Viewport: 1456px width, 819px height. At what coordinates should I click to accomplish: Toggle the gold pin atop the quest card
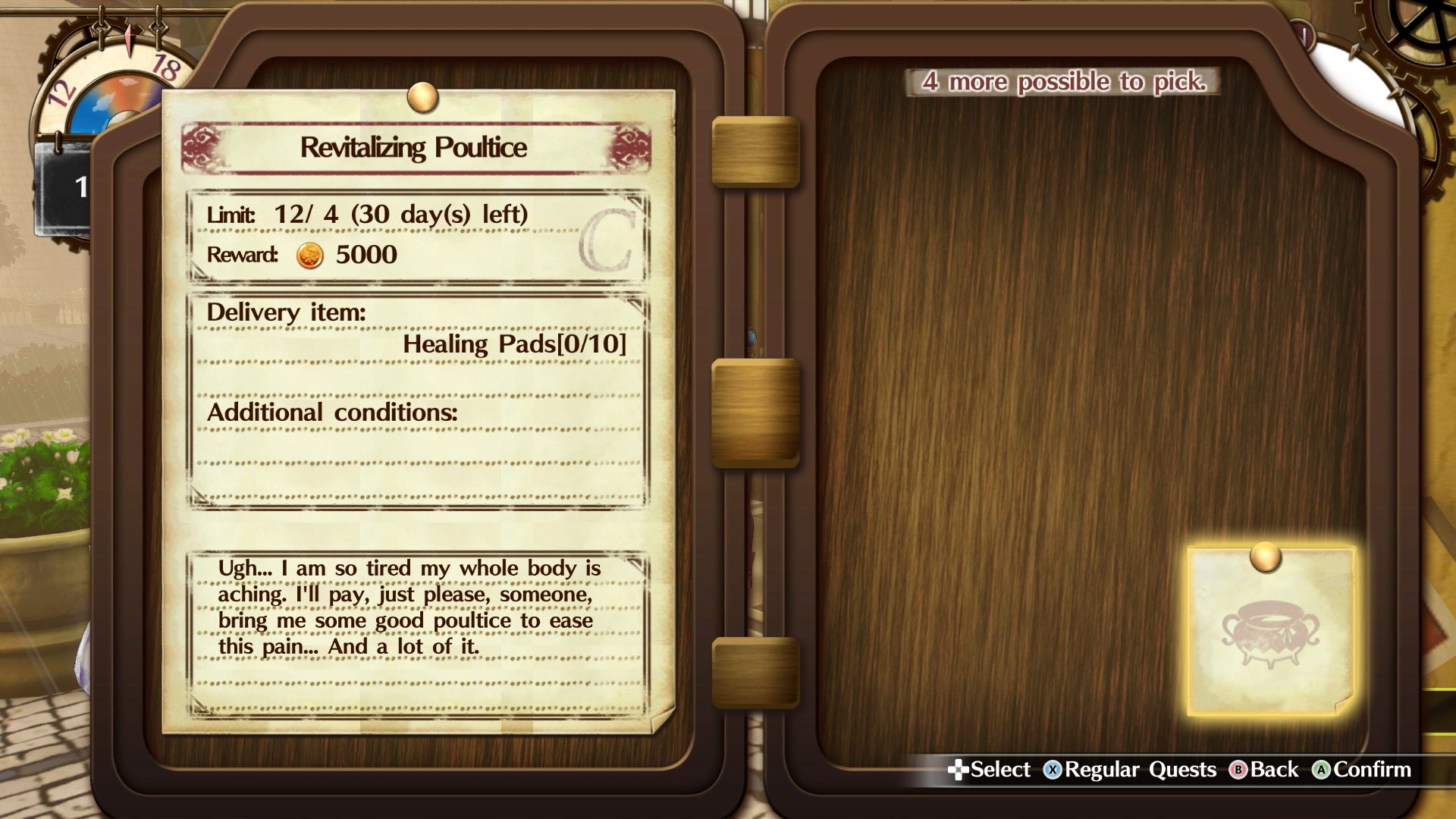(x=422, y=96)
